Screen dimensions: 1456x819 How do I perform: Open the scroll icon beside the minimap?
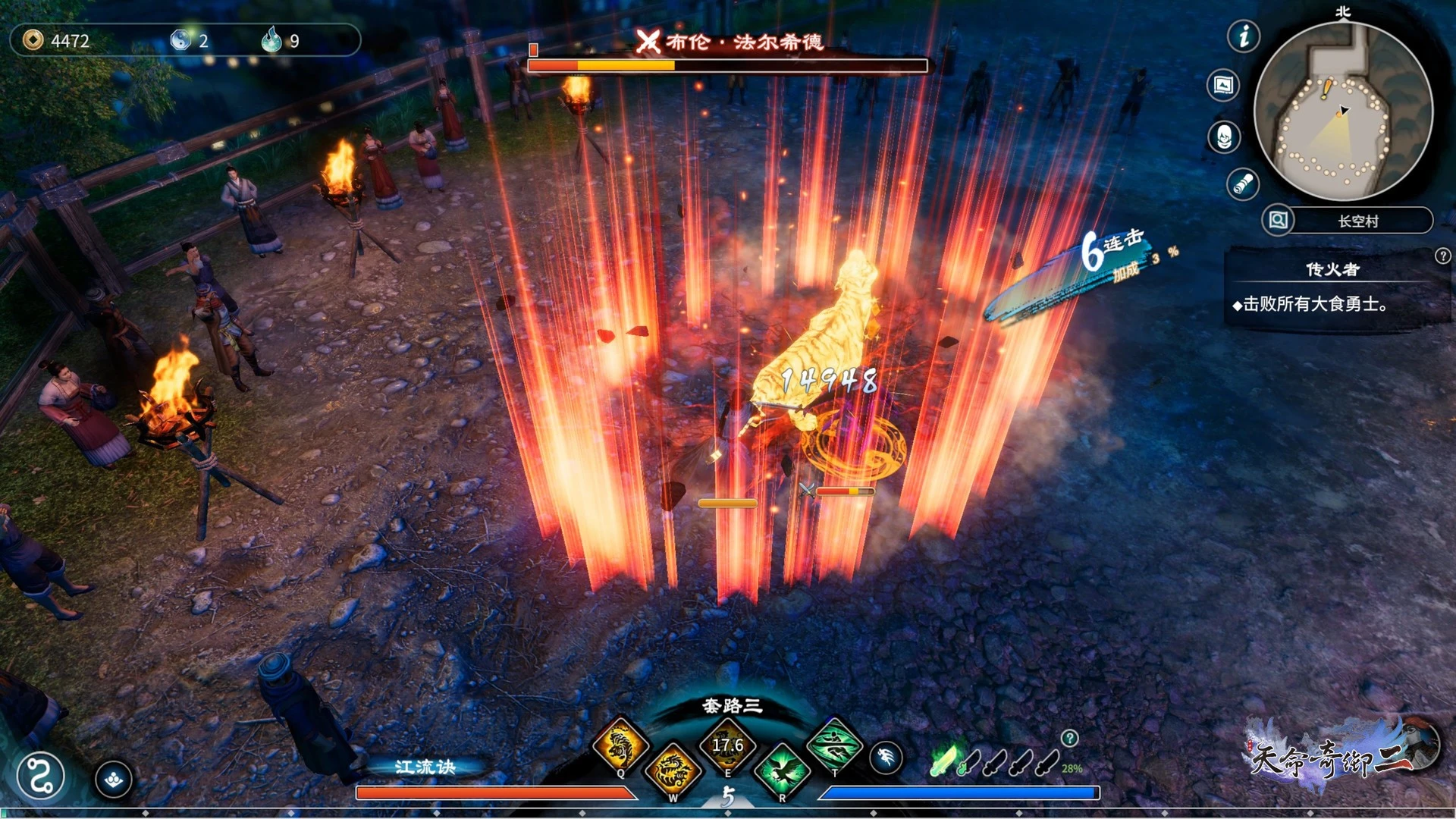pyautogui.click(x=1243, y=184)
